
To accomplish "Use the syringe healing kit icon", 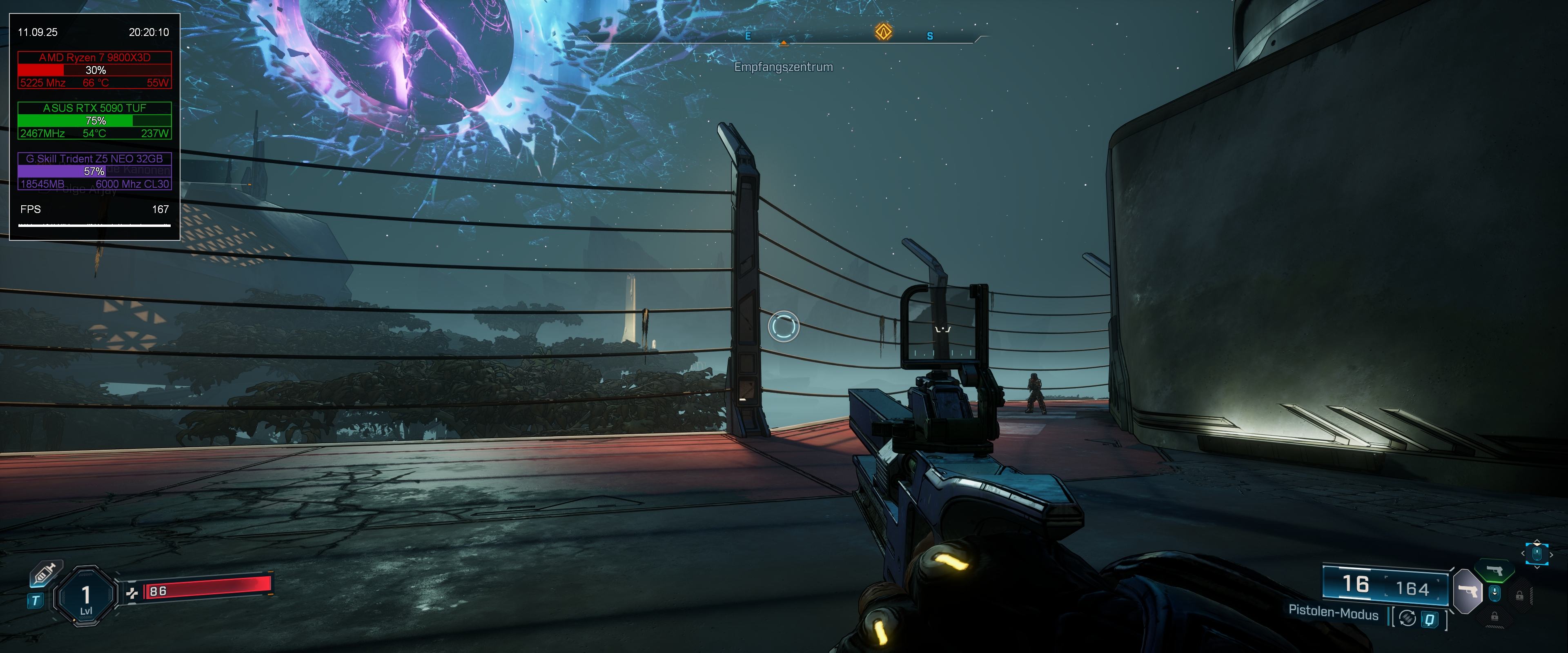I will click(45, 573).
